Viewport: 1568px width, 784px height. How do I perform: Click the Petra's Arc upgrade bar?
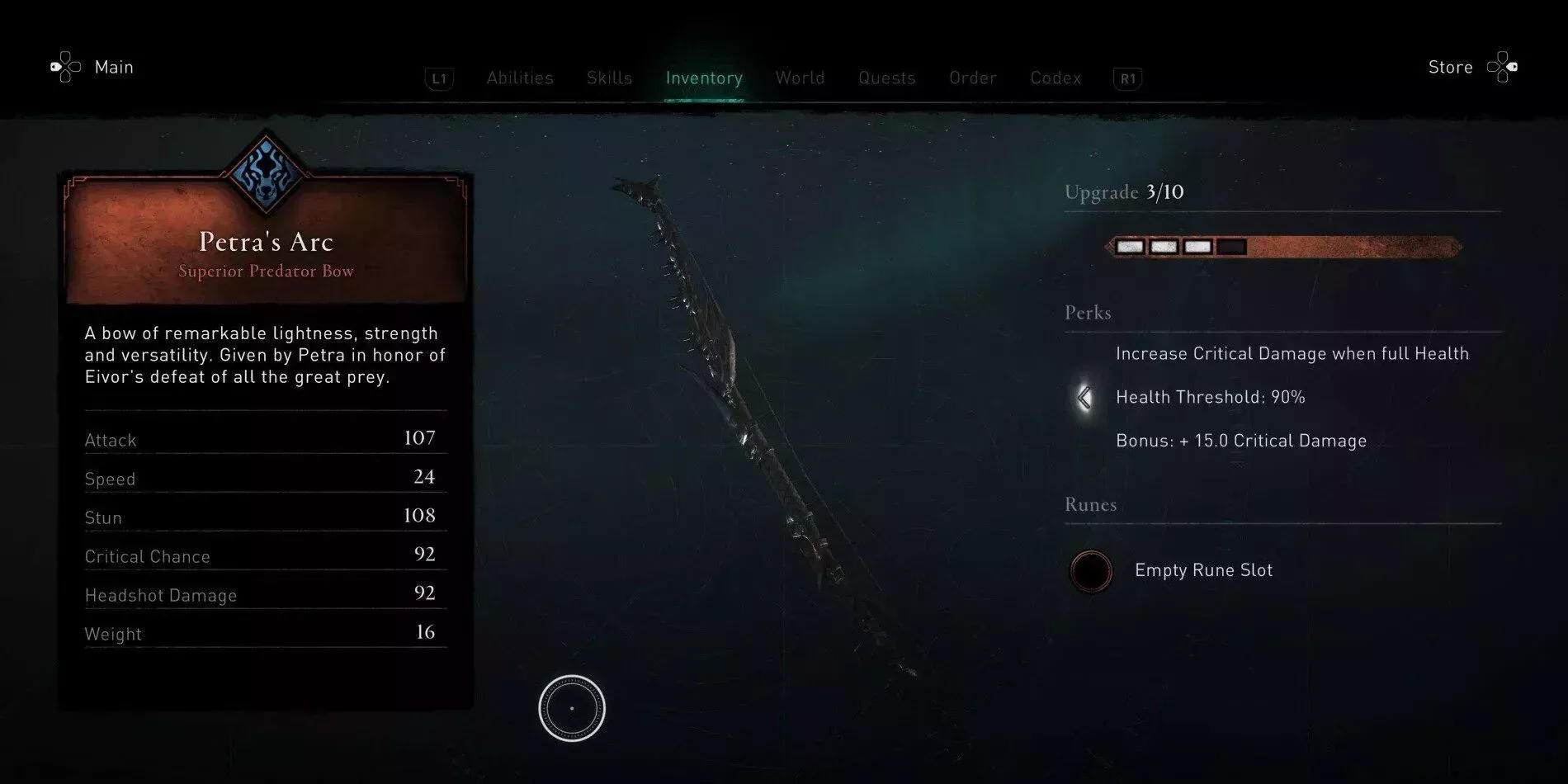(x=1282, y=247)
